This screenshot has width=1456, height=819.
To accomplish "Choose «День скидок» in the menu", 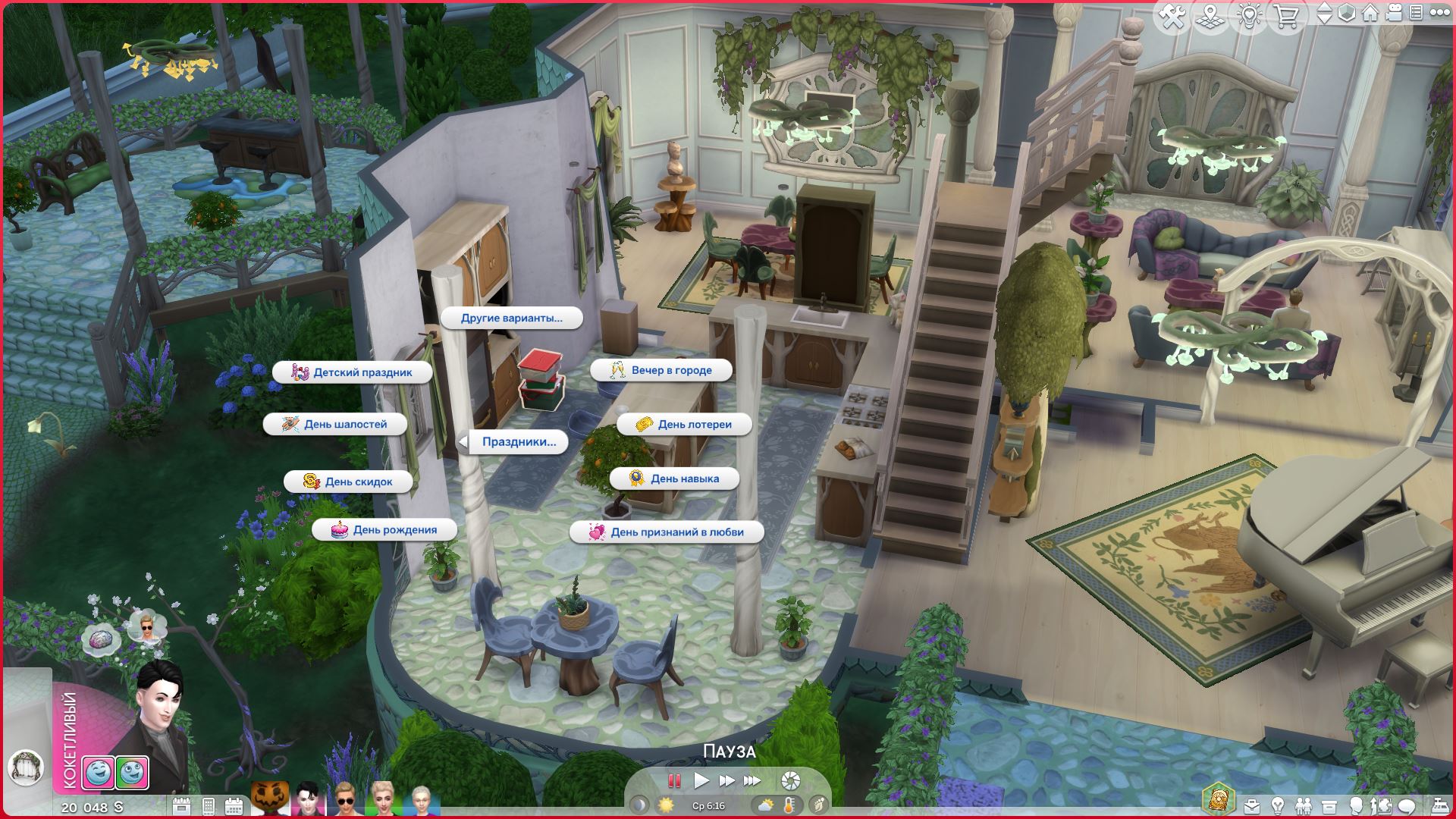I will [349, 482].
